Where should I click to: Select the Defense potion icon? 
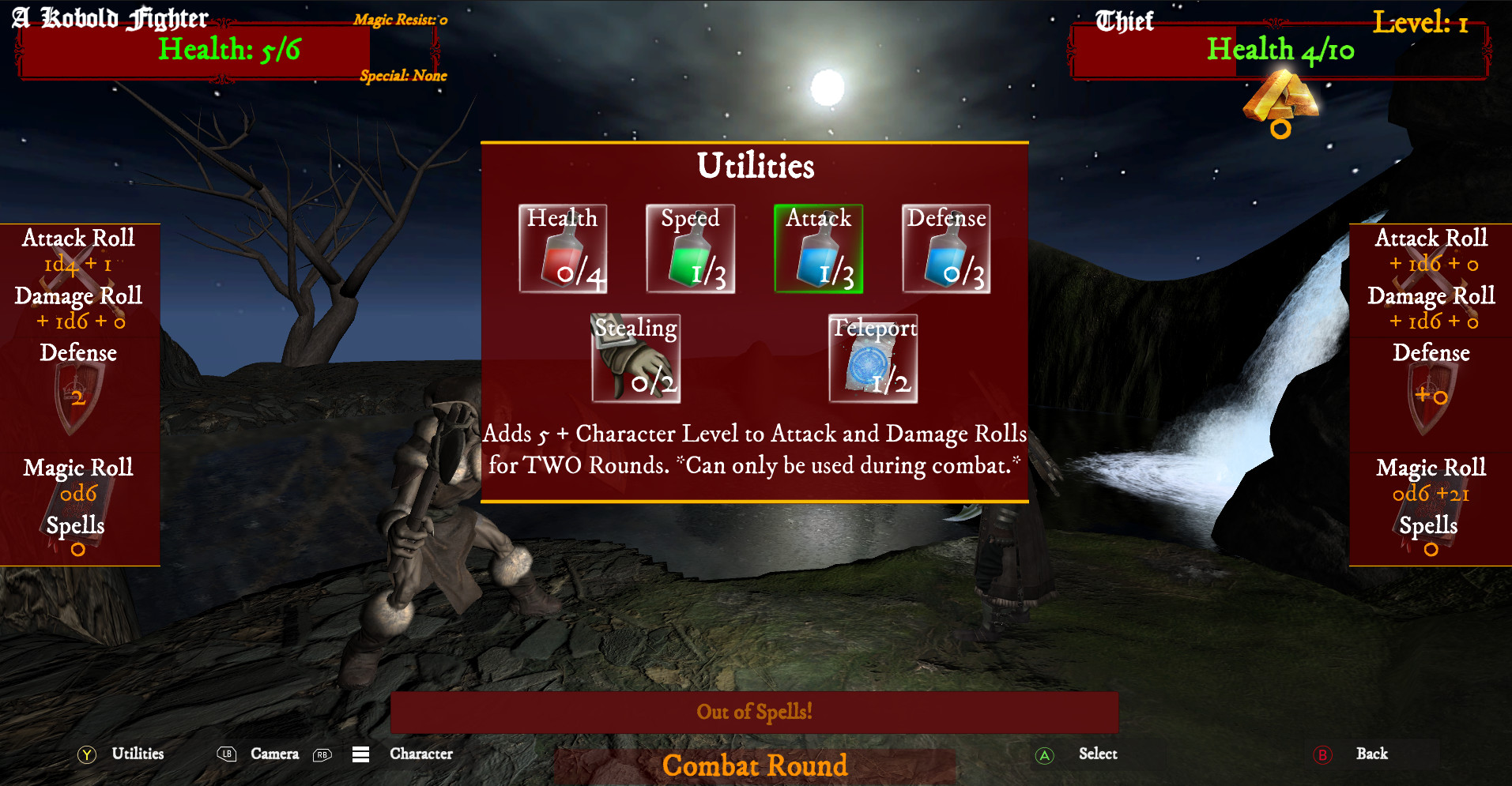[946, 247]
